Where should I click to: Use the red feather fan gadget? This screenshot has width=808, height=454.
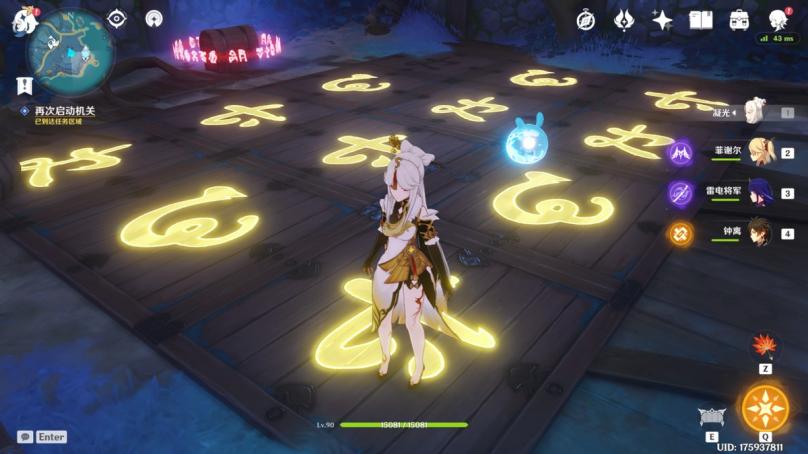pos(765,346)
